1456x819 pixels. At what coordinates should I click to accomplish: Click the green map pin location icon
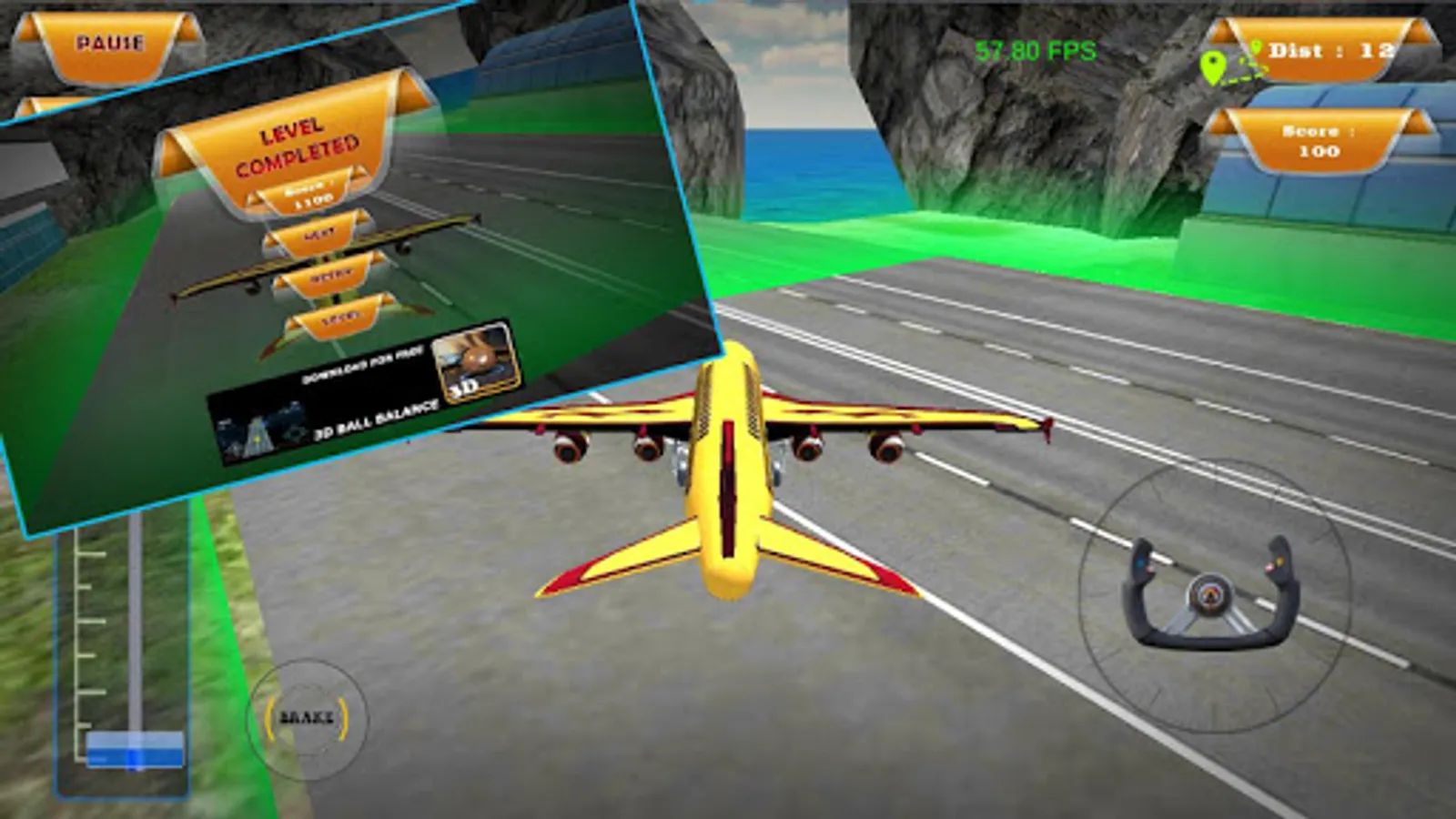1215,64
